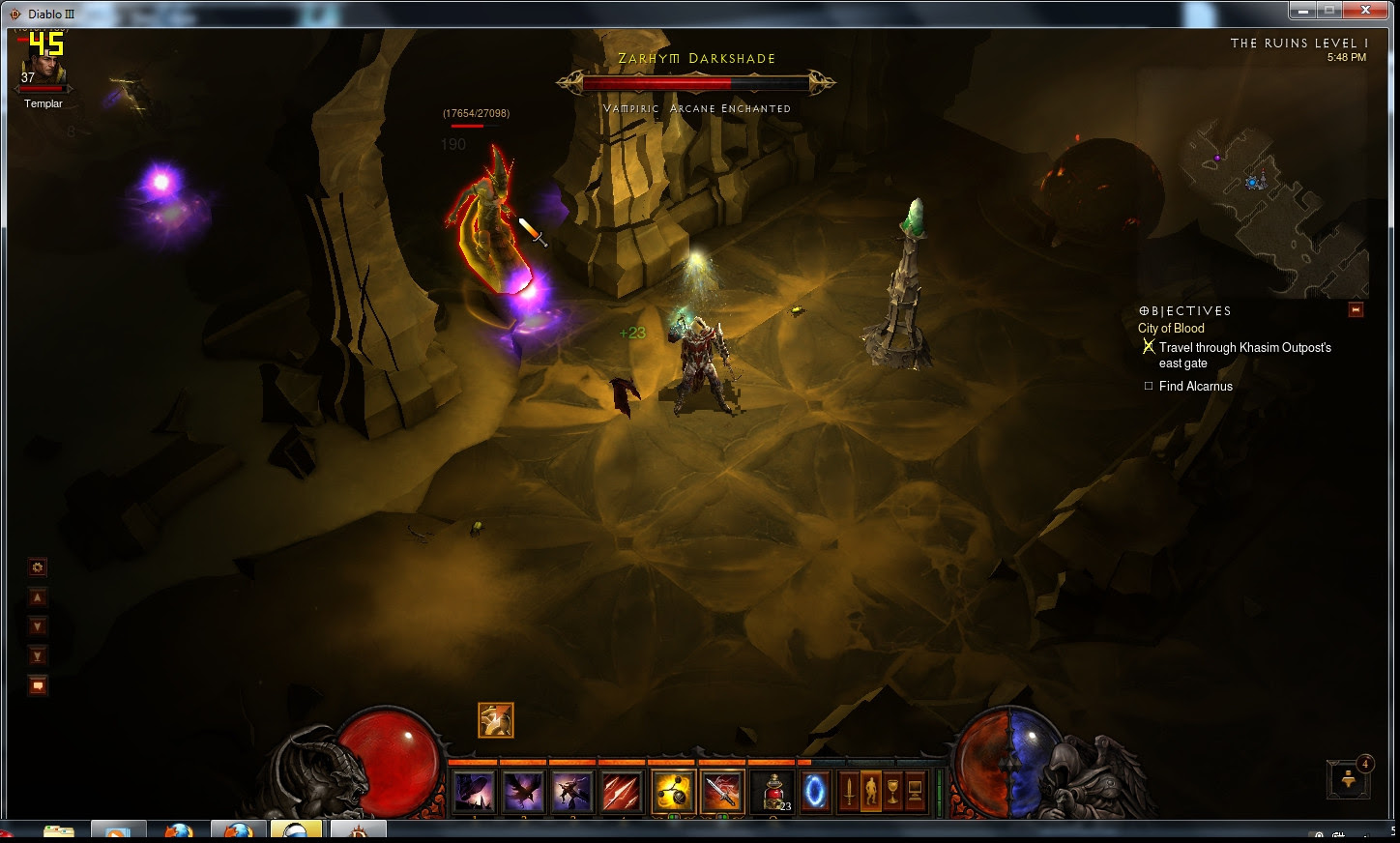Select the golden bolas primary skill
The width and height of the screenshot is (1400, 843).
673,792
